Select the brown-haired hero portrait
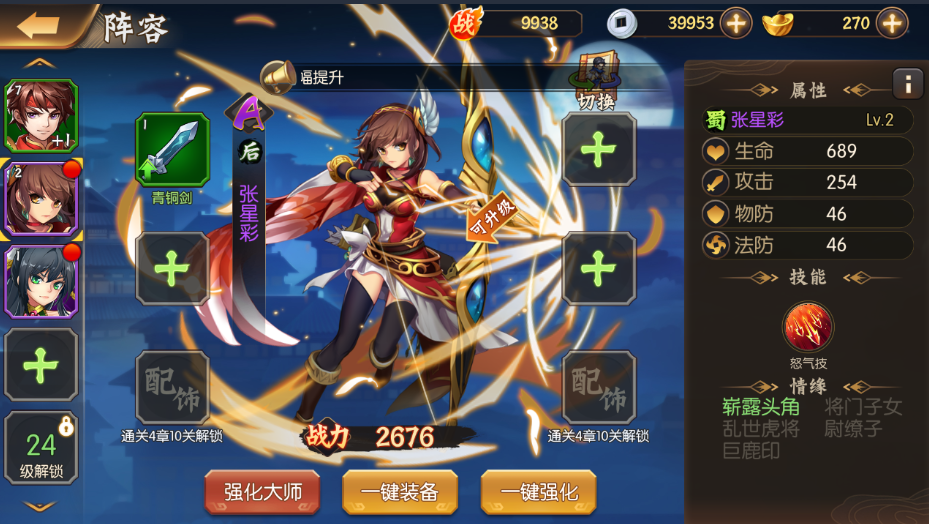 click(x=41, y=199)
